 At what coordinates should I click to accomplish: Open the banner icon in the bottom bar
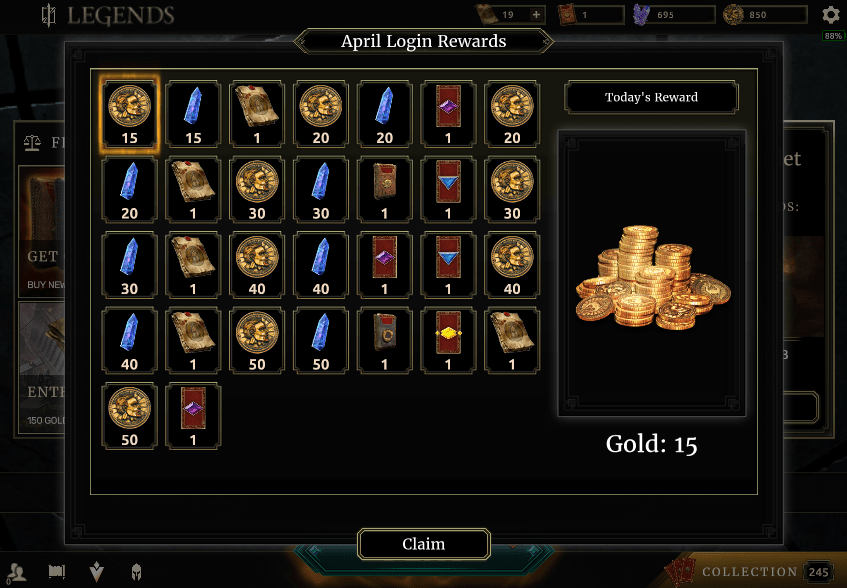(57, 572)
